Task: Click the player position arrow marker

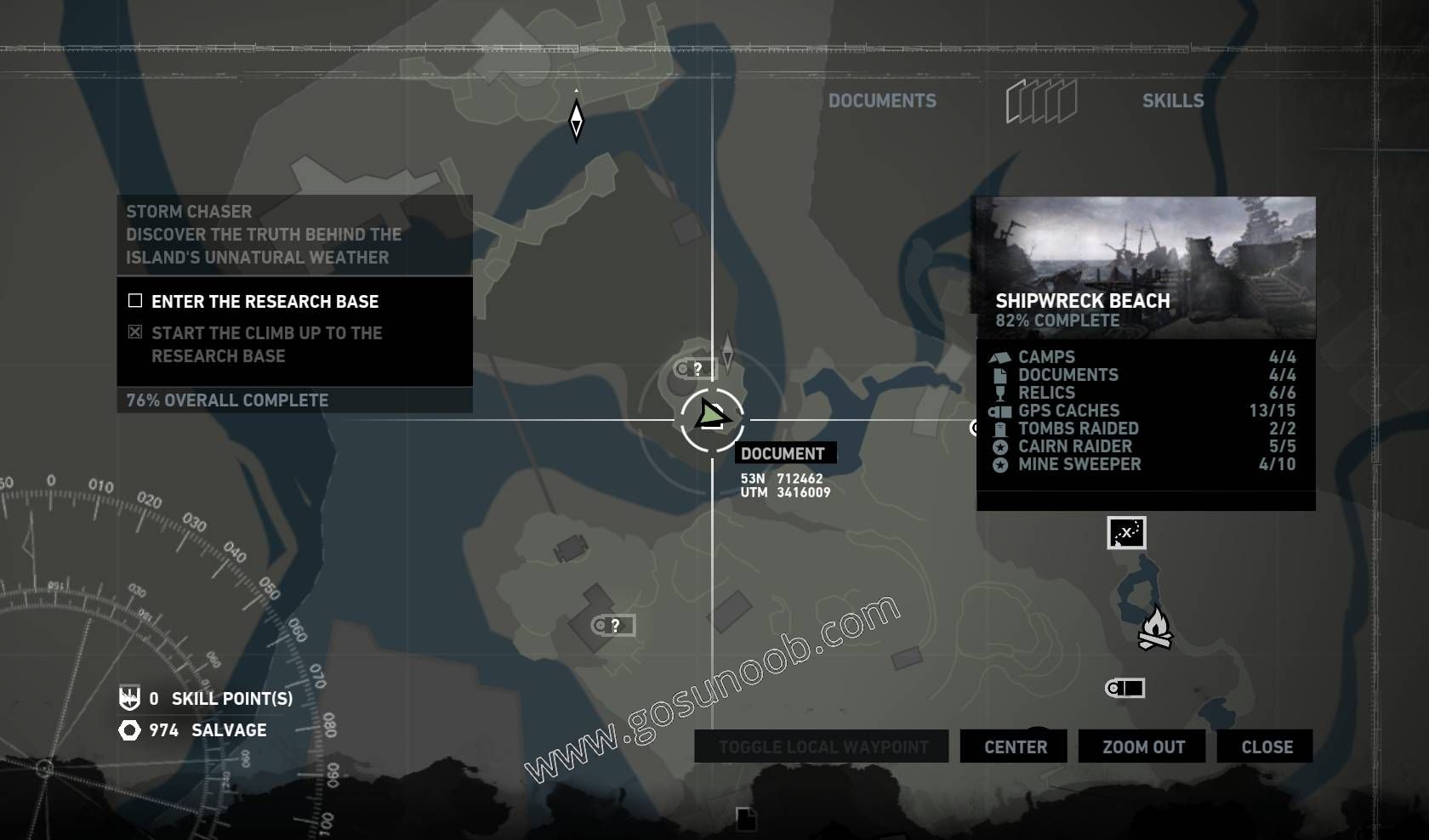Action: point(711,417)
